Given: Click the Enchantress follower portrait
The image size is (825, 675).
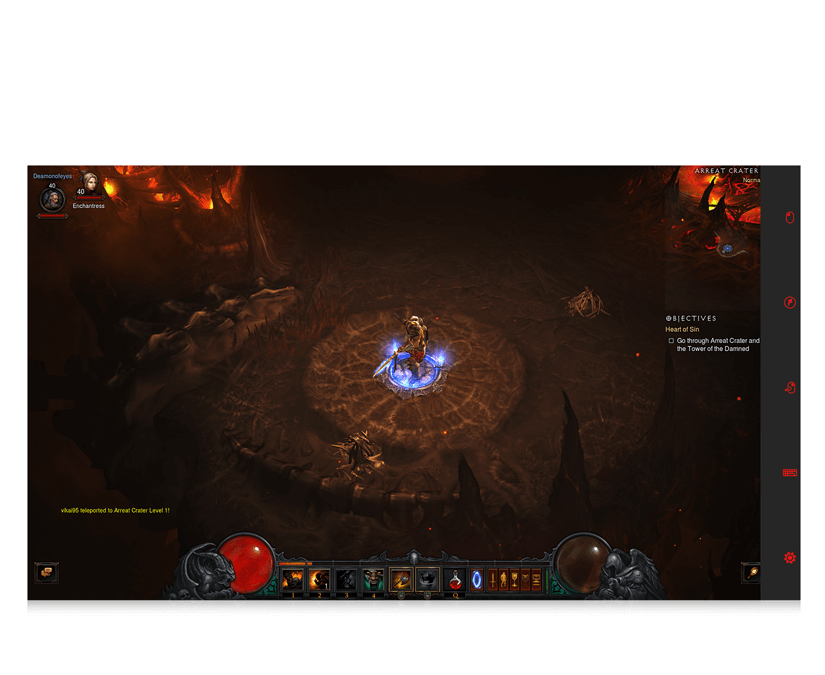Looking at the screenshot, I should 90,184.
